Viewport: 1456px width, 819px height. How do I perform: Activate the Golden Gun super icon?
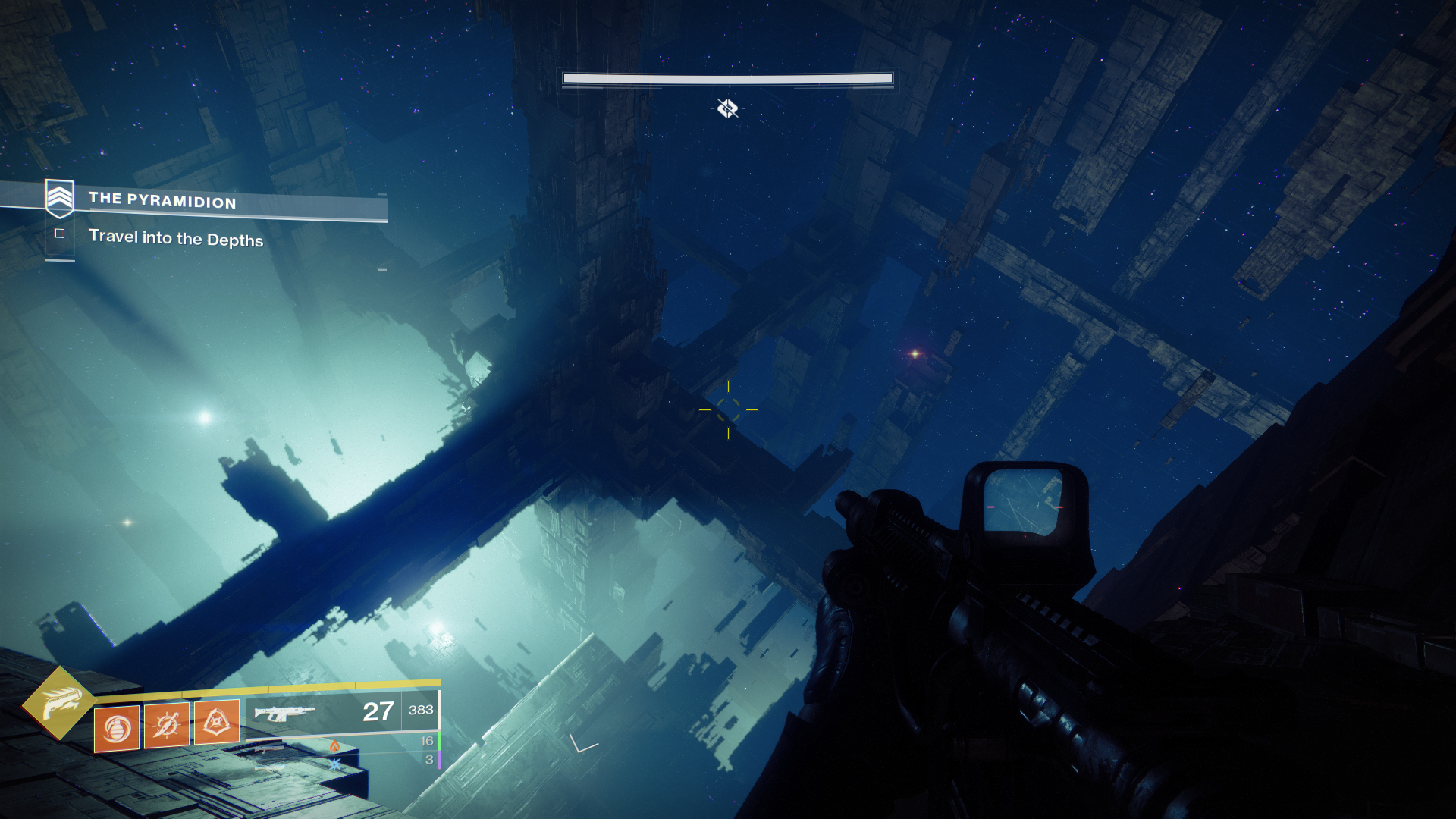coord(59,703)
